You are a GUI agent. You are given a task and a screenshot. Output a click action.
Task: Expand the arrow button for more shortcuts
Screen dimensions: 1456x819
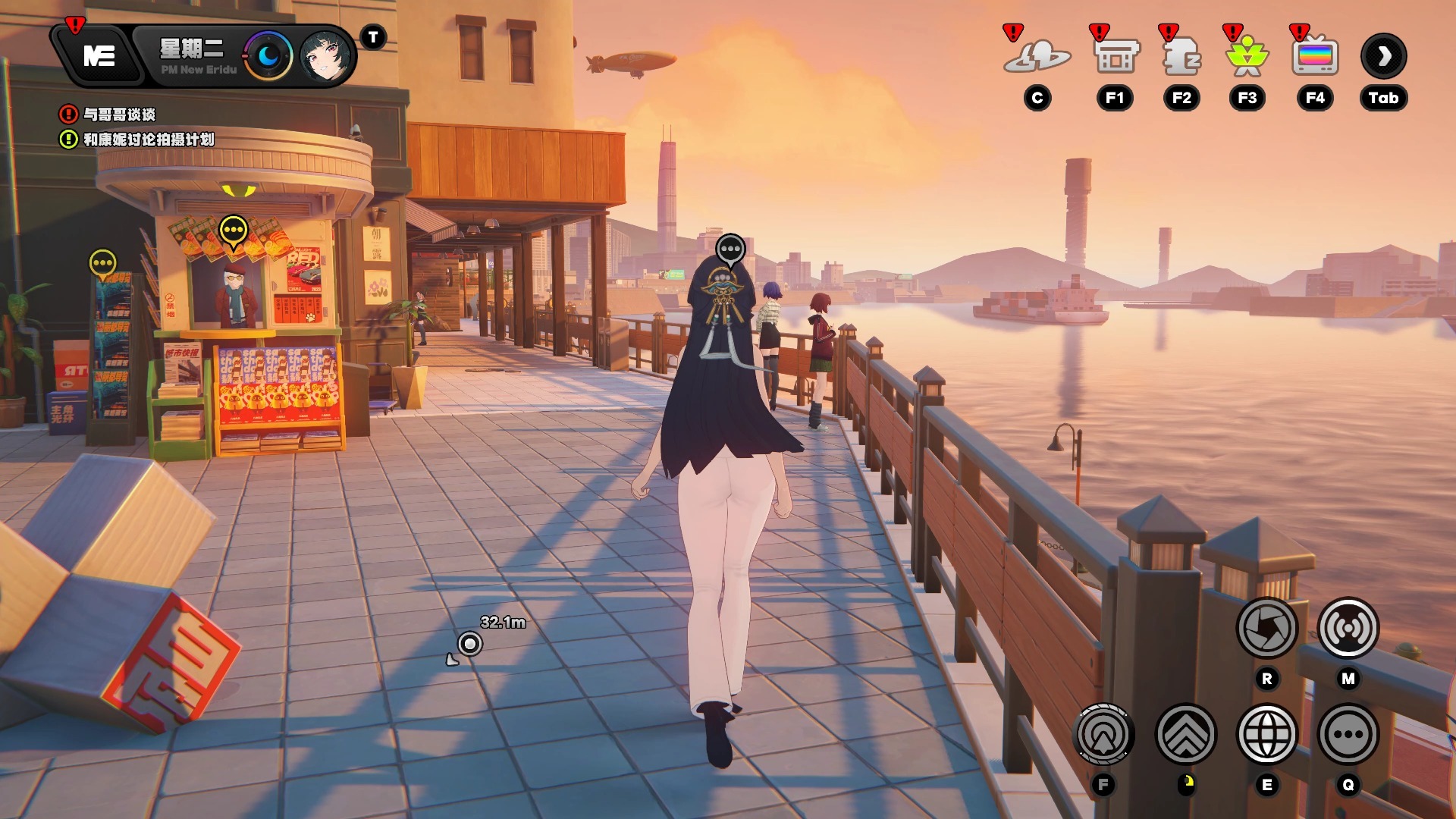pyautogui.click(x=1384, y=56)
